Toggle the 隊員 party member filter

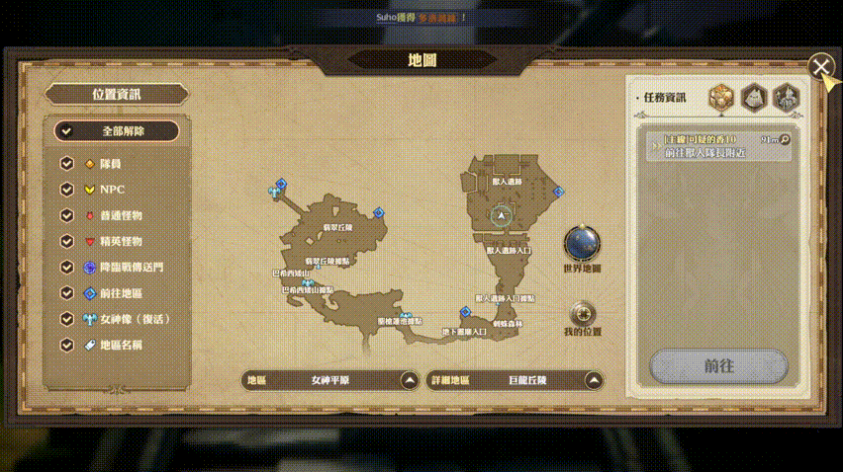click(x=67, y=163)
